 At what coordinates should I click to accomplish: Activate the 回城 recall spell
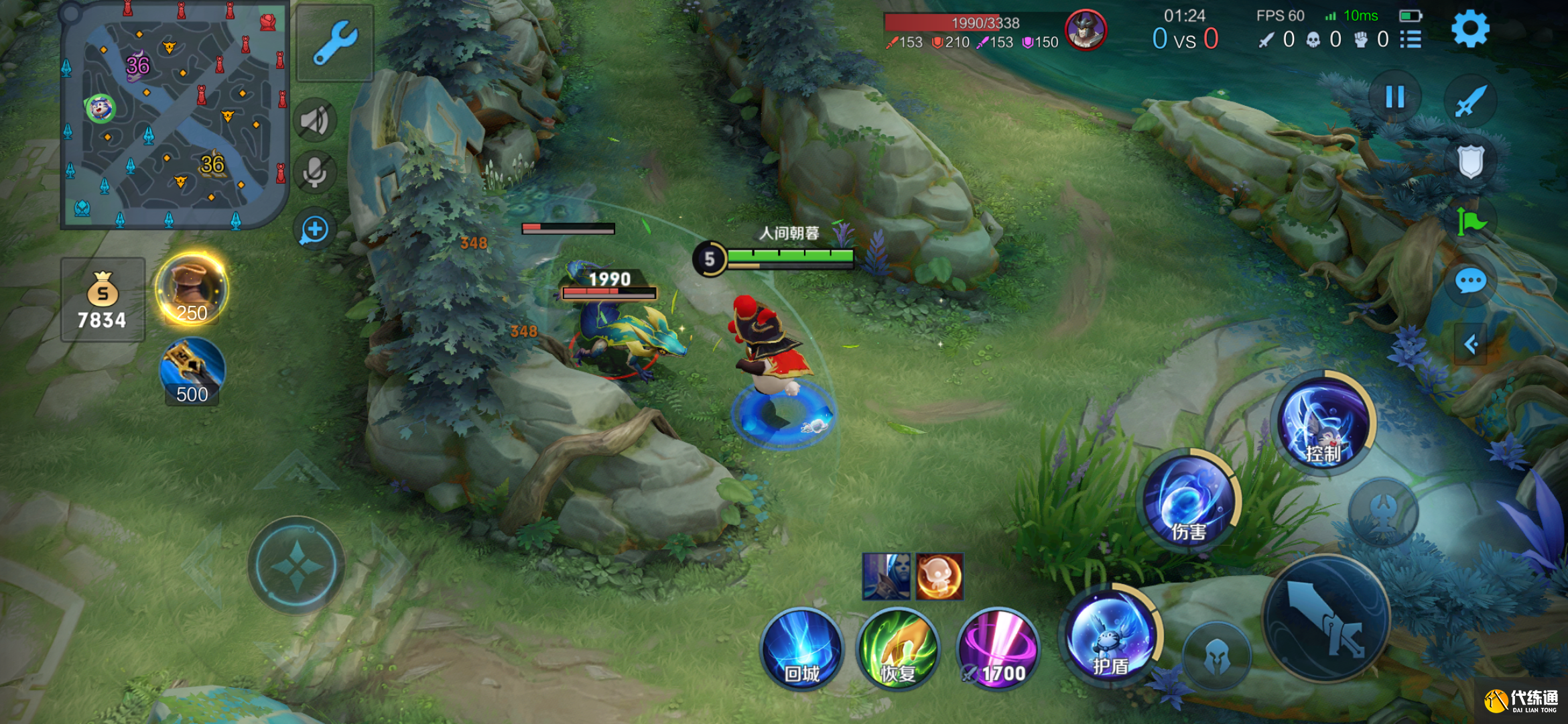point(801,649)
